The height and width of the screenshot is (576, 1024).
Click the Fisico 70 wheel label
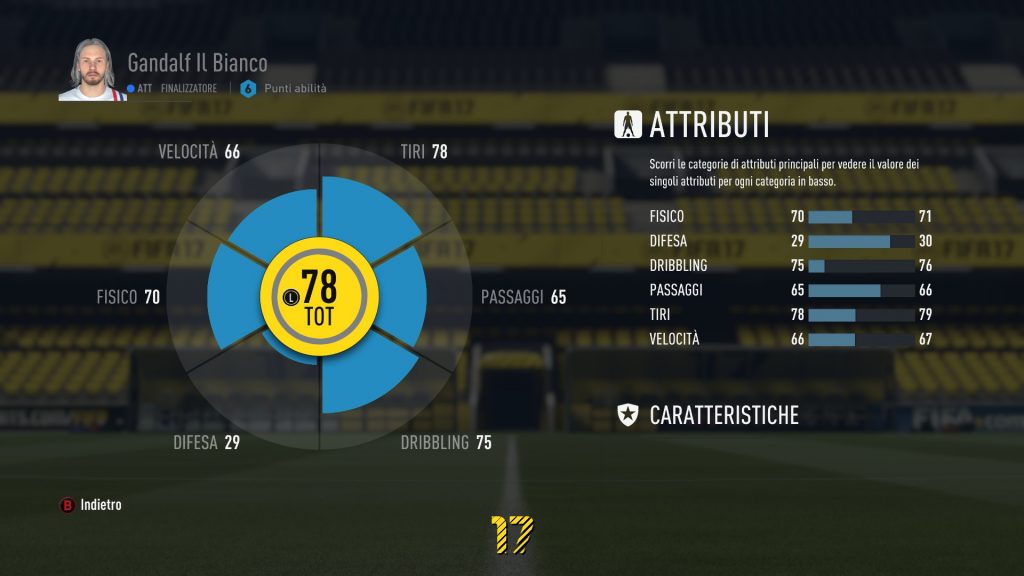pos(128,297)
